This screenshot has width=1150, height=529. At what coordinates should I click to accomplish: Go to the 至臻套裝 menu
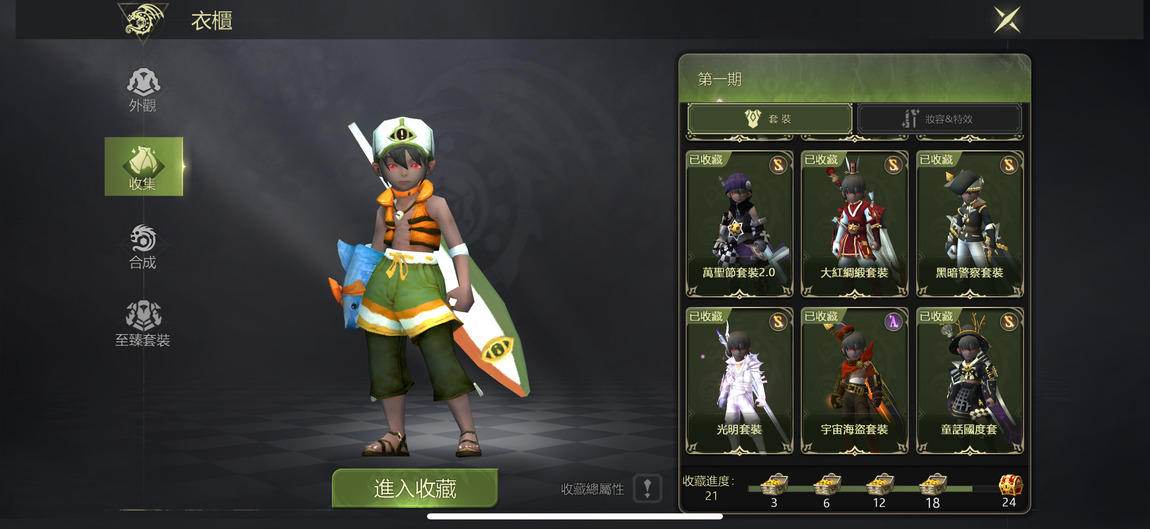[143, 324]
